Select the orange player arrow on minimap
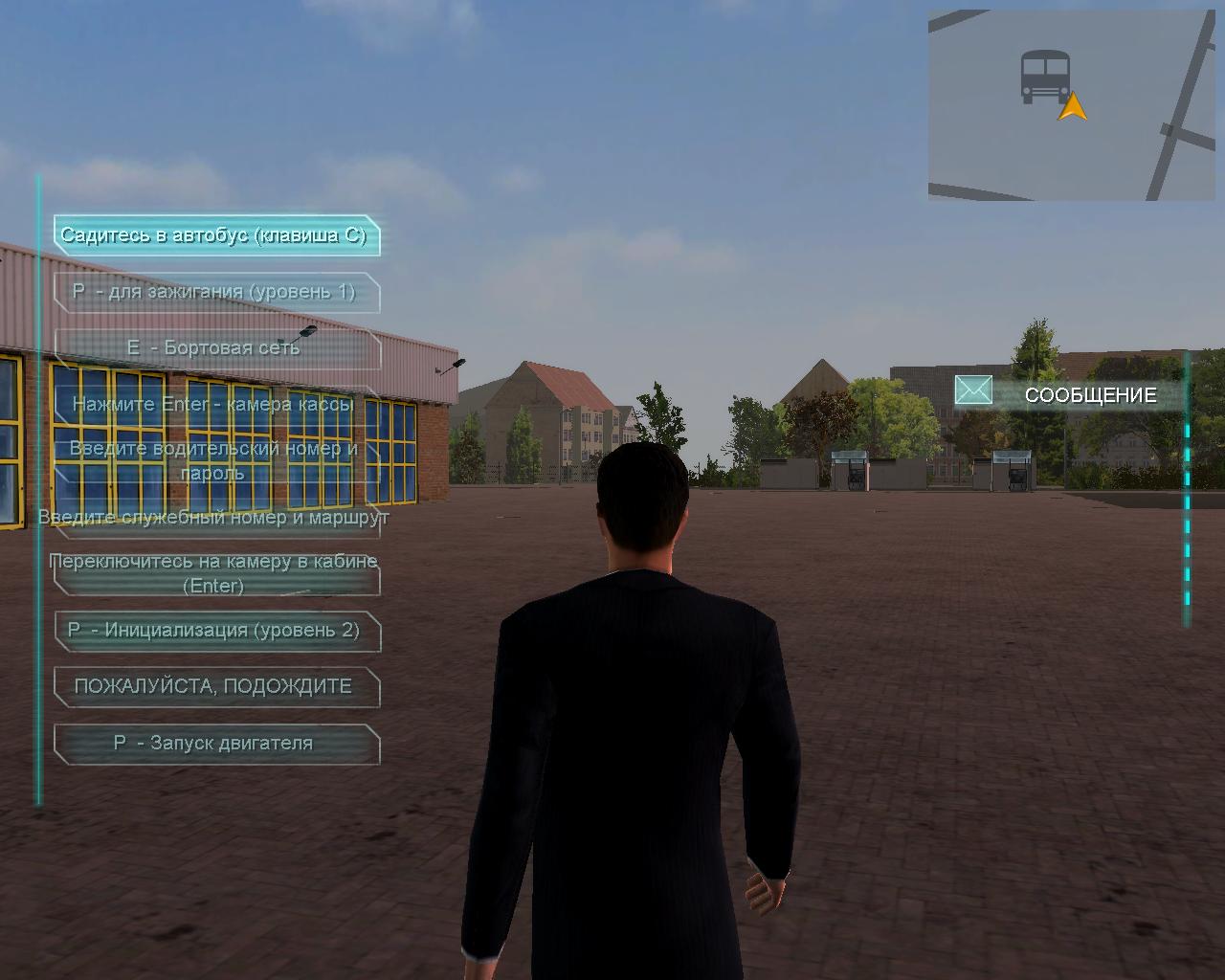This screenshot has width=1225, height=980. pos(1073,106)
